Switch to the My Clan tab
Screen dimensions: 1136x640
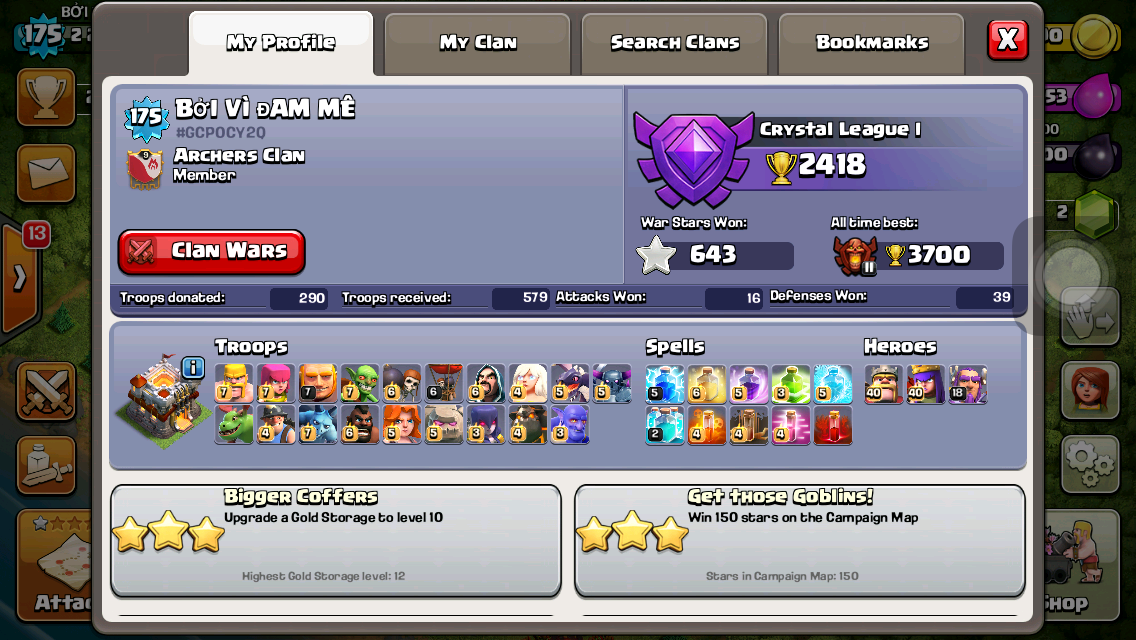tap(478, 43)
